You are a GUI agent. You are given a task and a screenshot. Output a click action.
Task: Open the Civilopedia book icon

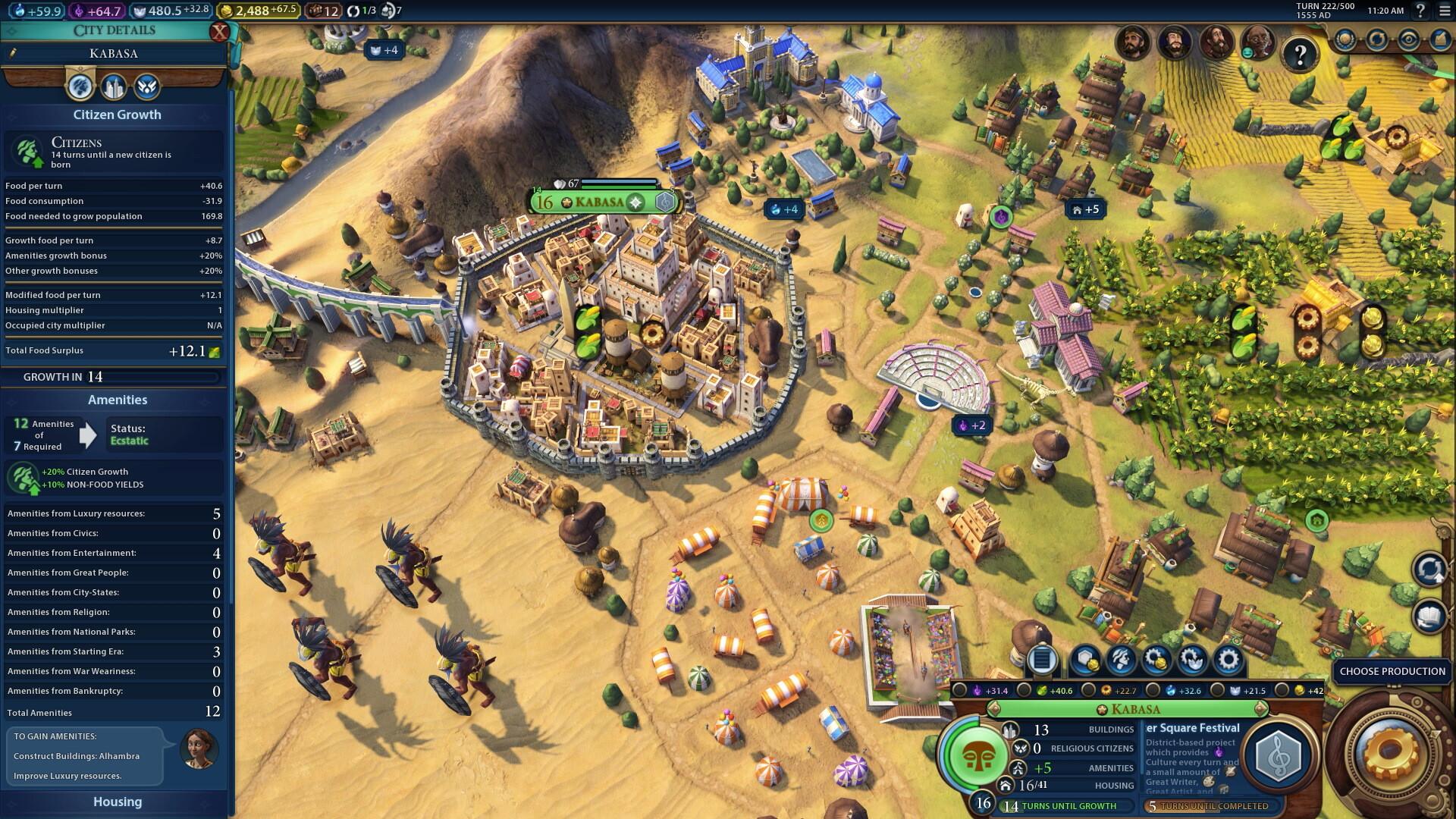[x=1429, y=616]
